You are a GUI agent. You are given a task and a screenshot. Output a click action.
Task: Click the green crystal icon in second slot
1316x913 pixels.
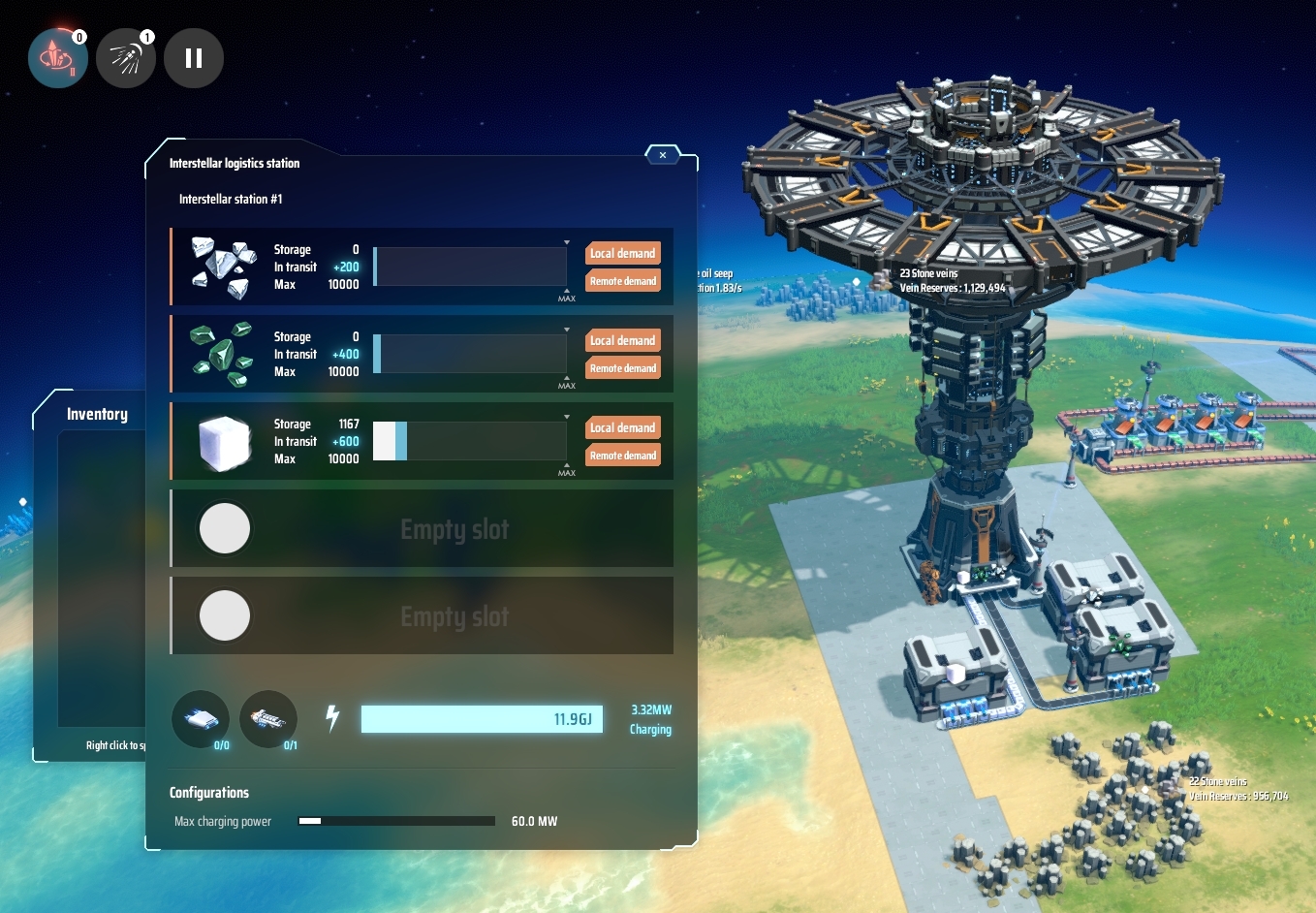pos(222,354)
